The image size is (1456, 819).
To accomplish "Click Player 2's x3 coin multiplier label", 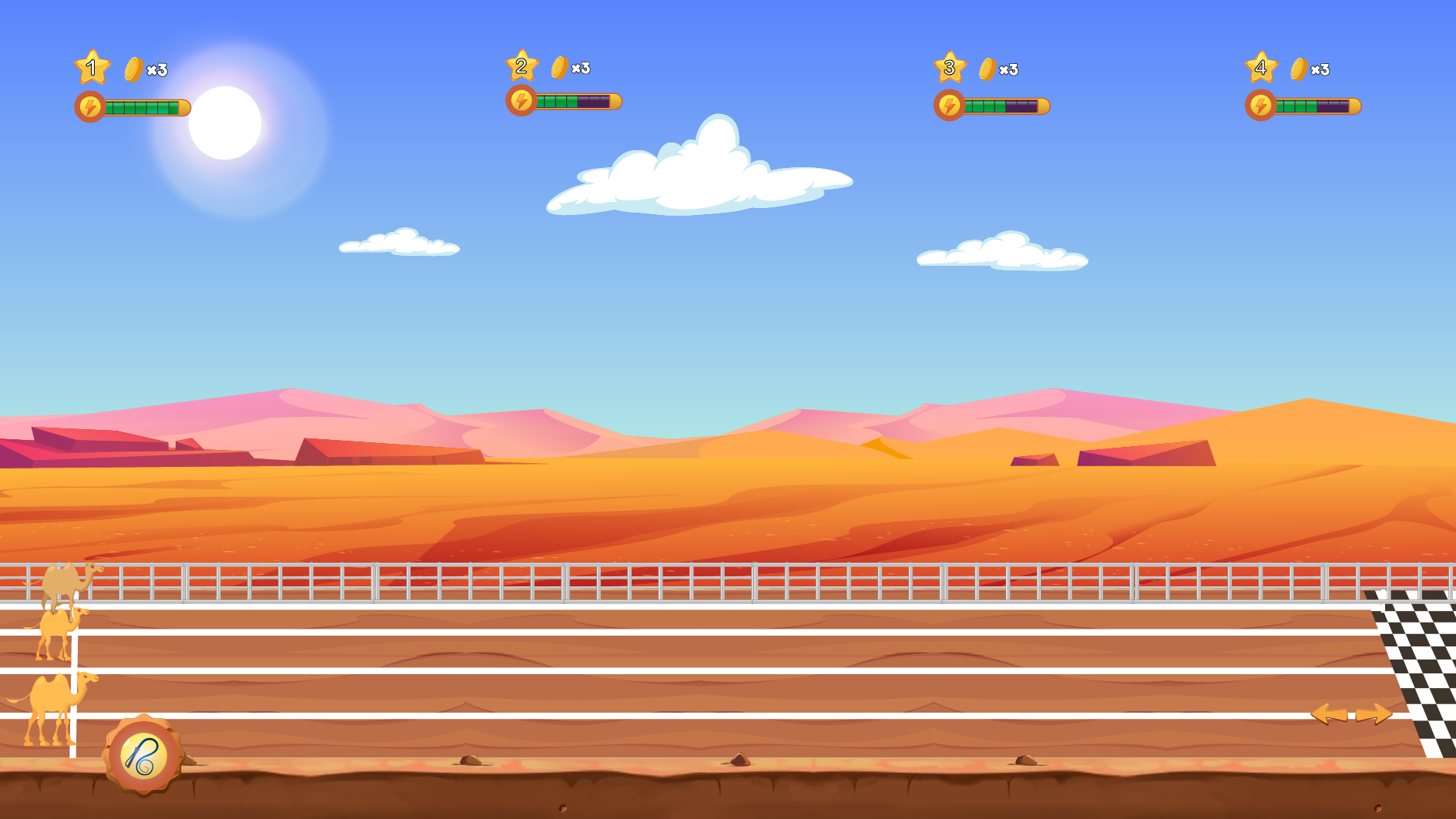I will click(x=579, y=69).
